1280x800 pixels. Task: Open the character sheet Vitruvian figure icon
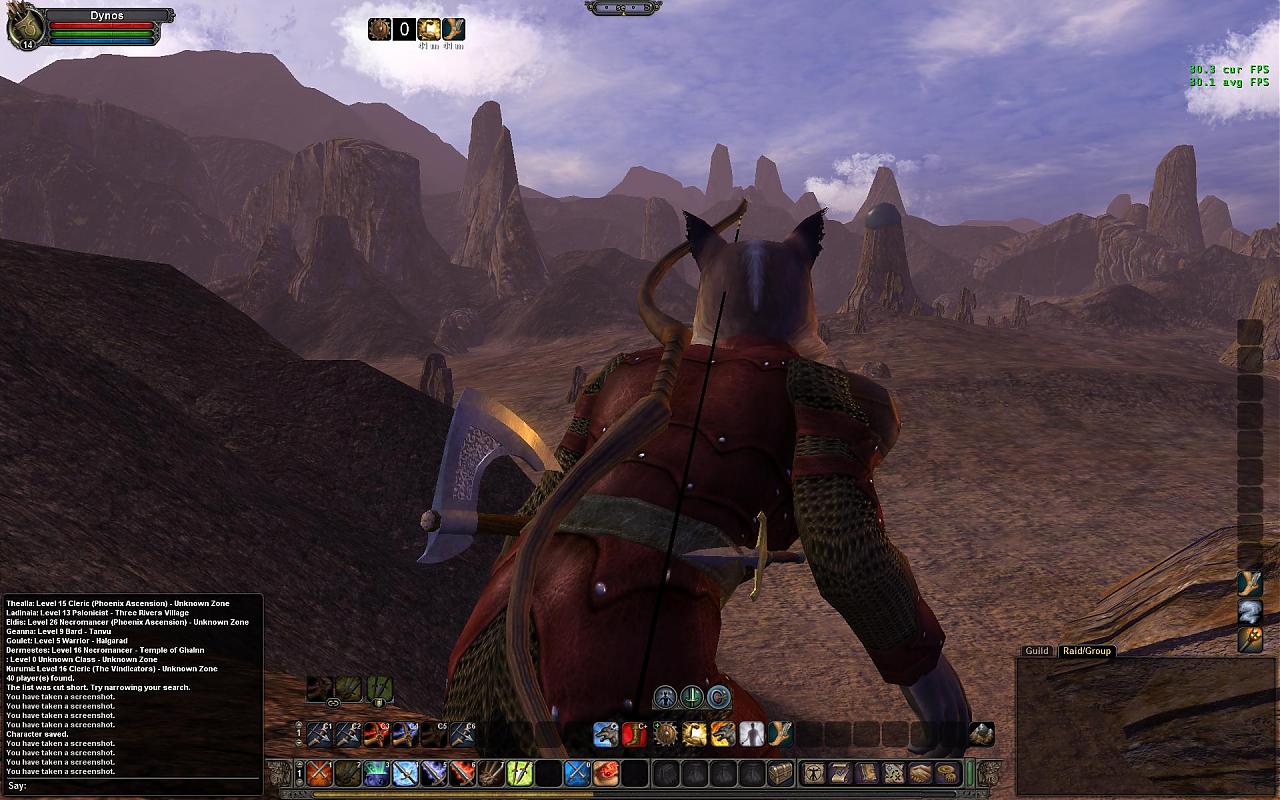815,773
